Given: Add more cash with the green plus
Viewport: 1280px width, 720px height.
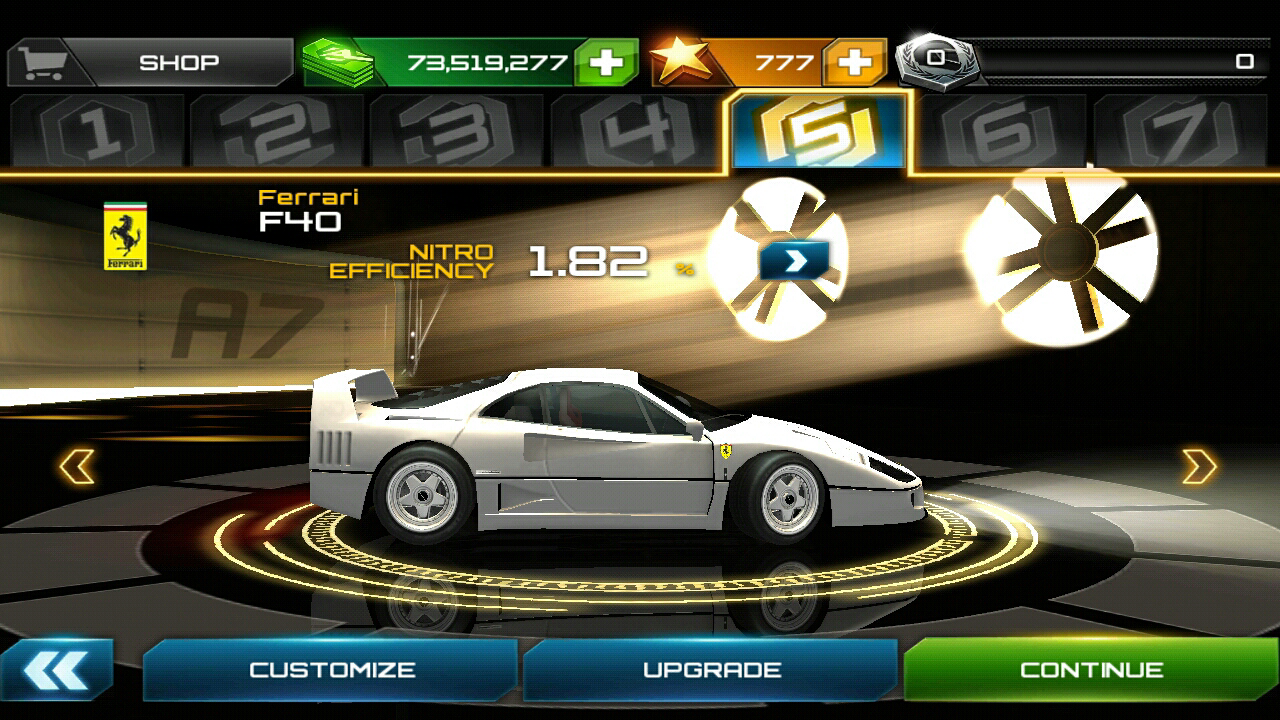Looking at the screenshot, I should [606, 62].
